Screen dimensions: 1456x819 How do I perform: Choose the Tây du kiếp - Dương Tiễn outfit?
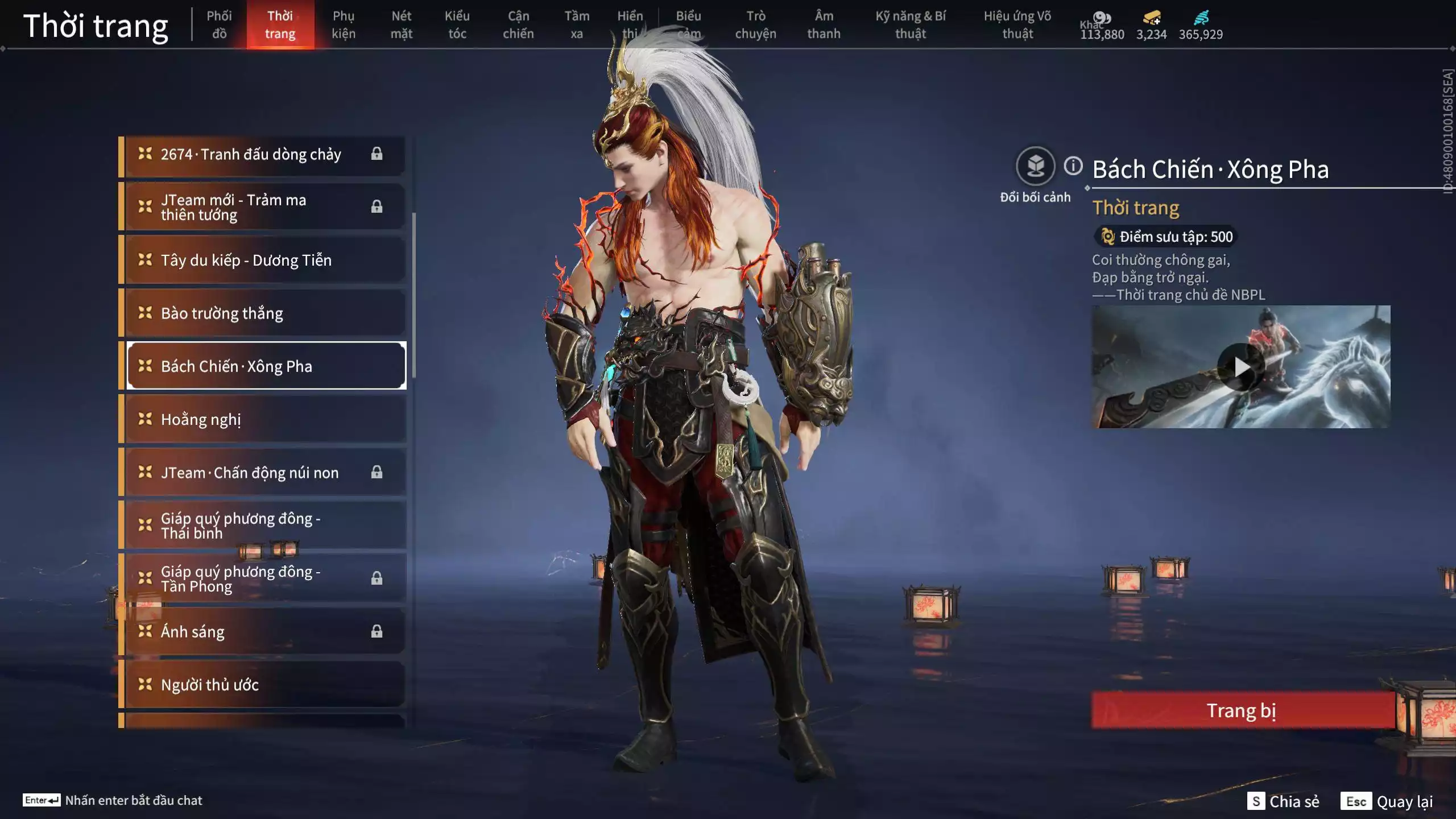(x=265, y=260)
